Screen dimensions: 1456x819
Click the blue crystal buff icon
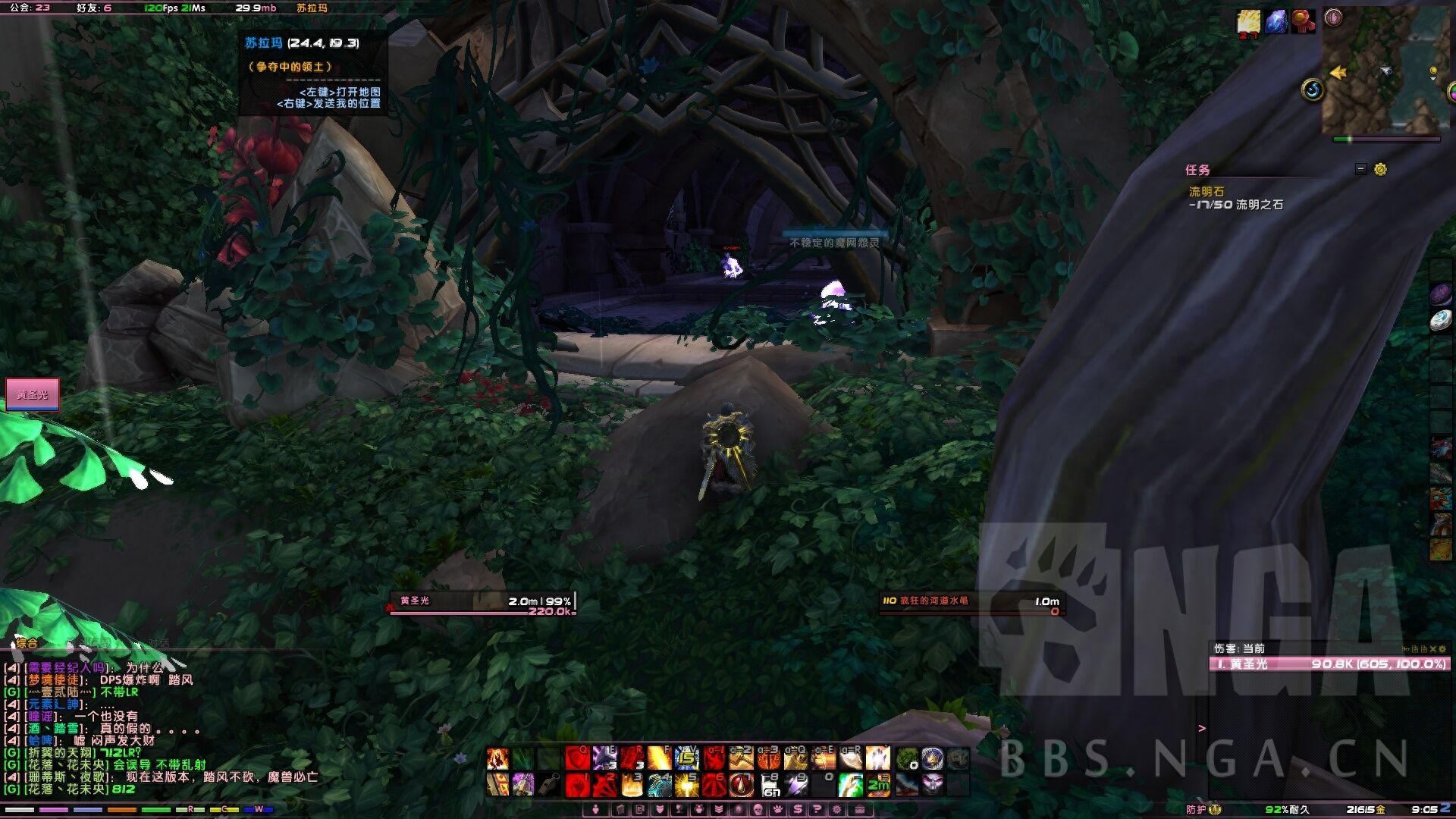1276,21
